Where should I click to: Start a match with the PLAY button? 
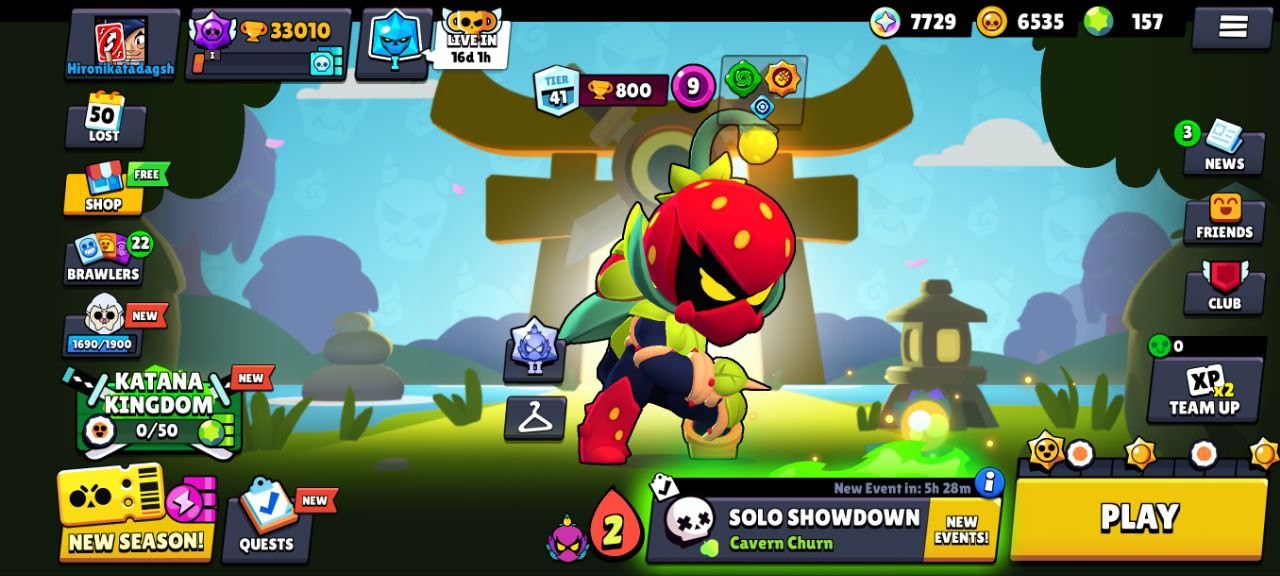(x=1138, y=518)
